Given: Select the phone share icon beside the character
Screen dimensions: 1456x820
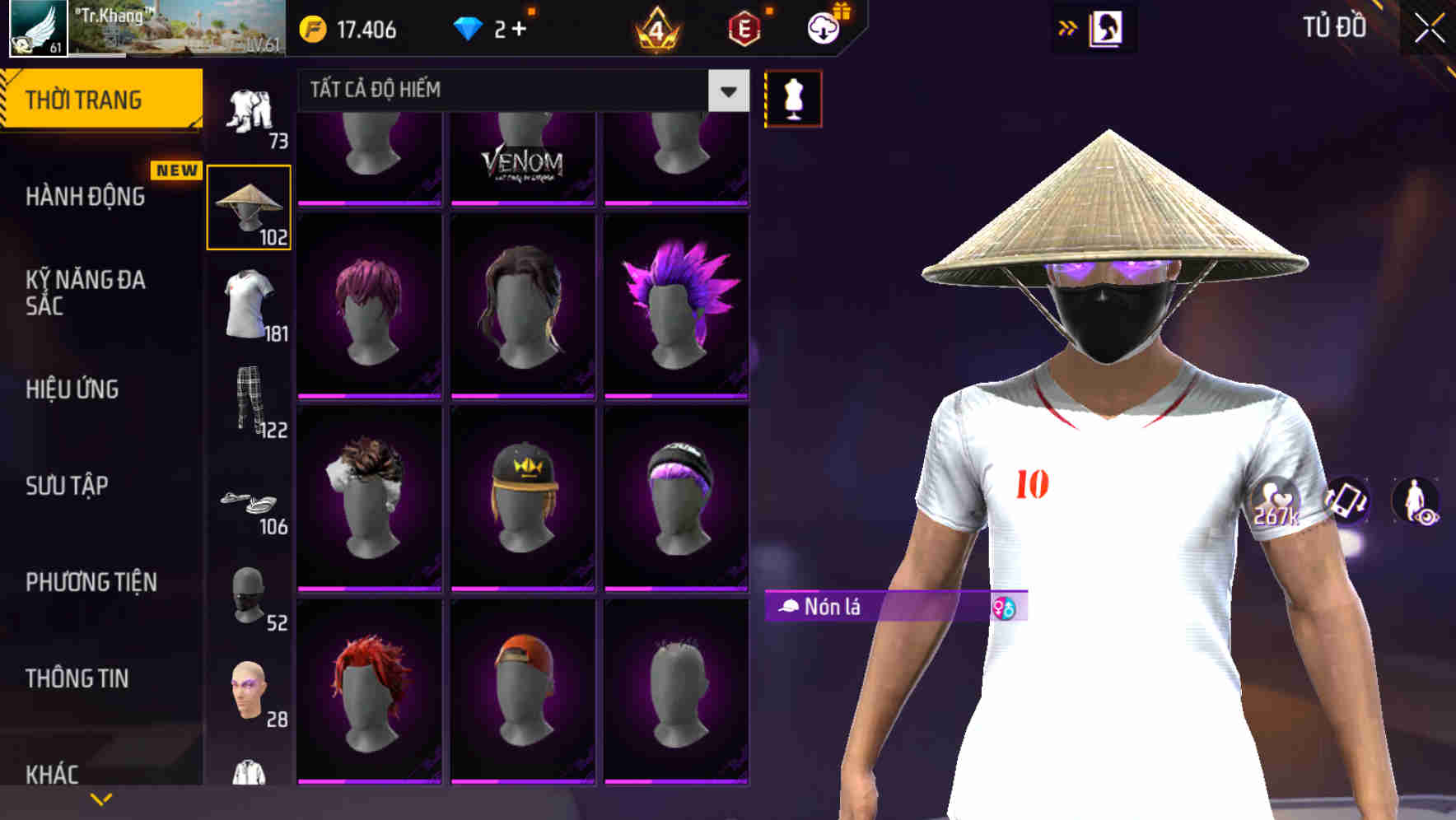Looking at the screenshot, I should (x=1346, y=500).
